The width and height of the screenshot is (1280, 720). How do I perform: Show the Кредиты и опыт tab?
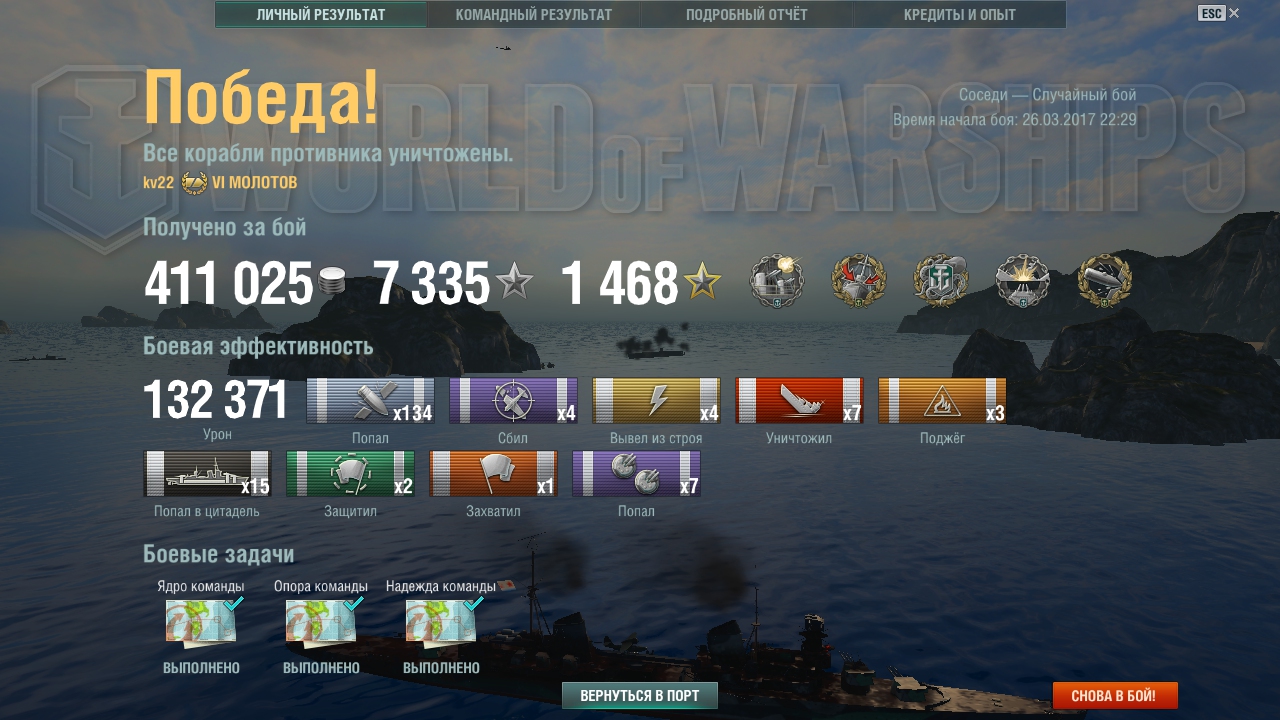[959, 15]
